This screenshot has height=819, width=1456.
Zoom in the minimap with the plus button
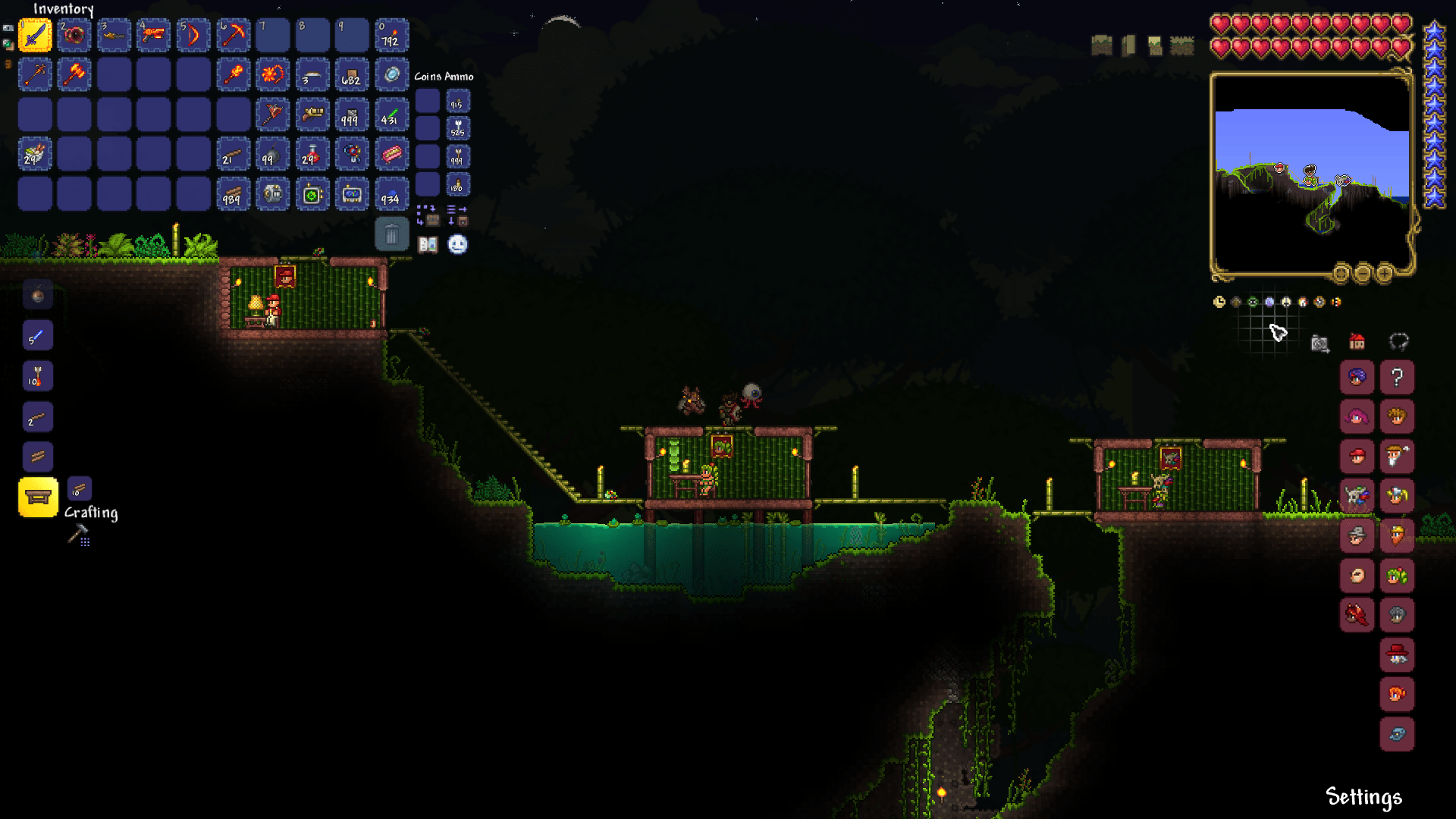pos(1385,274)
